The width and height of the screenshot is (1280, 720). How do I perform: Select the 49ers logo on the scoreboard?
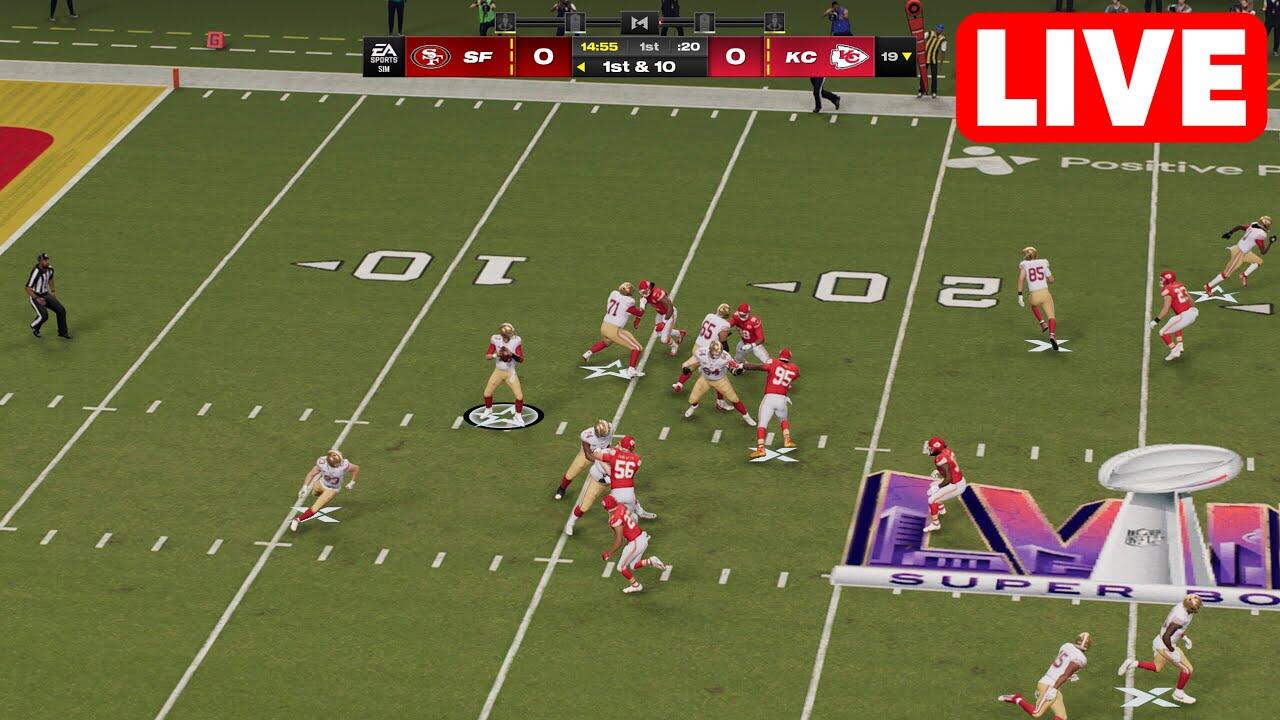[430, 57]
